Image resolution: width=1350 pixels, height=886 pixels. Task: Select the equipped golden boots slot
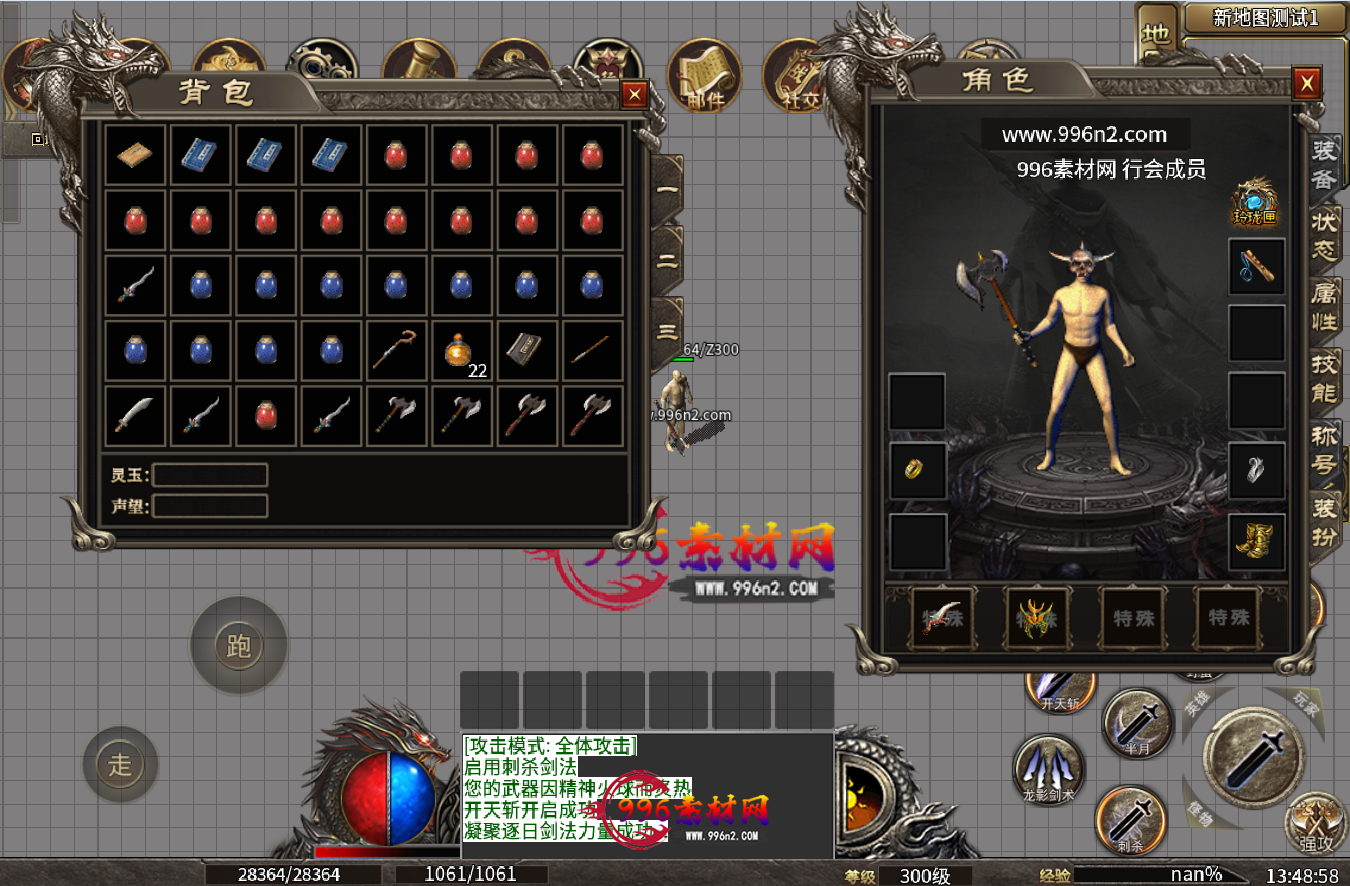1256,541
